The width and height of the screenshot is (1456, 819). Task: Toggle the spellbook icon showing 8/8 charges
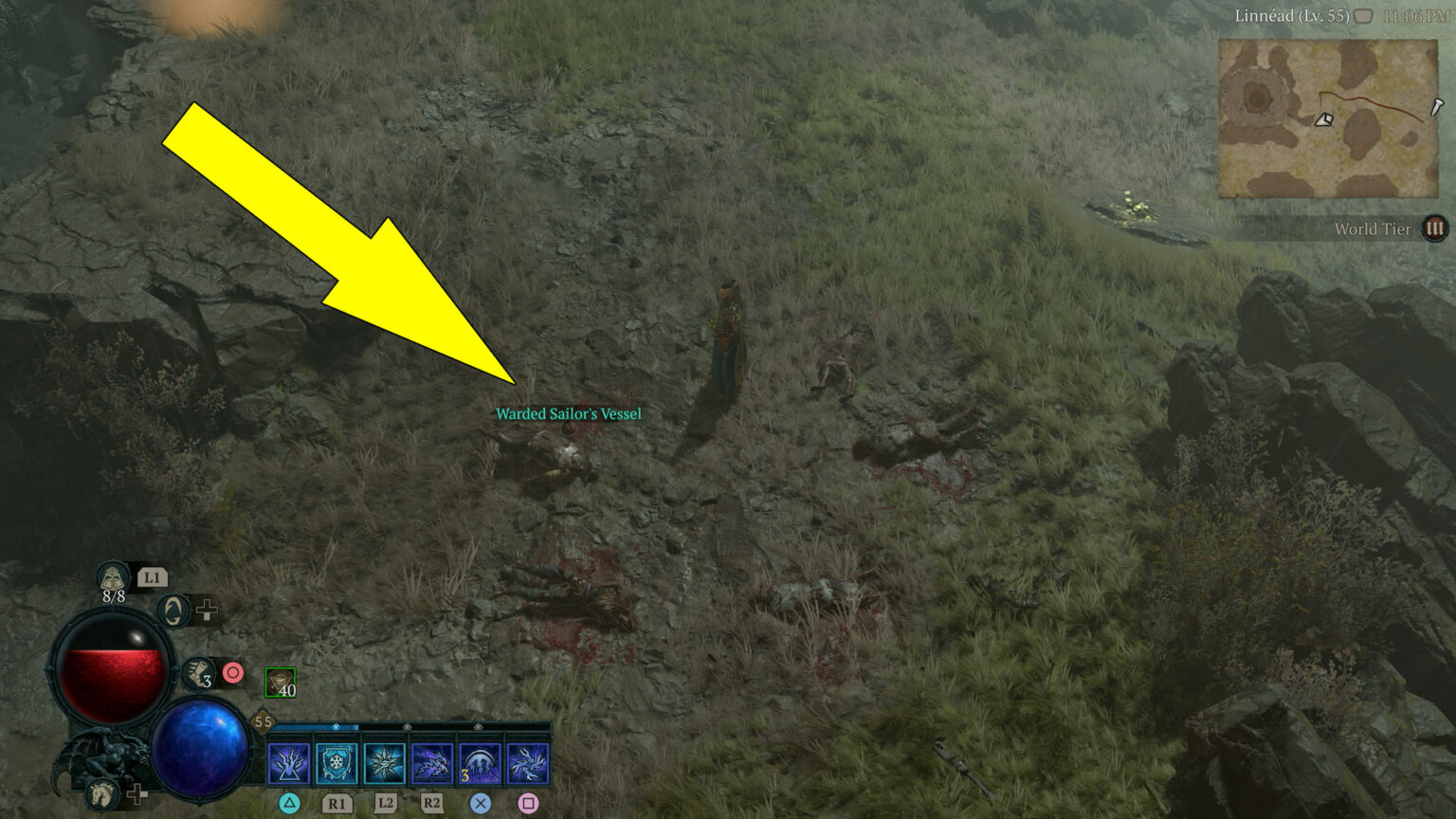pyautogui.click(x=111, y=580)
